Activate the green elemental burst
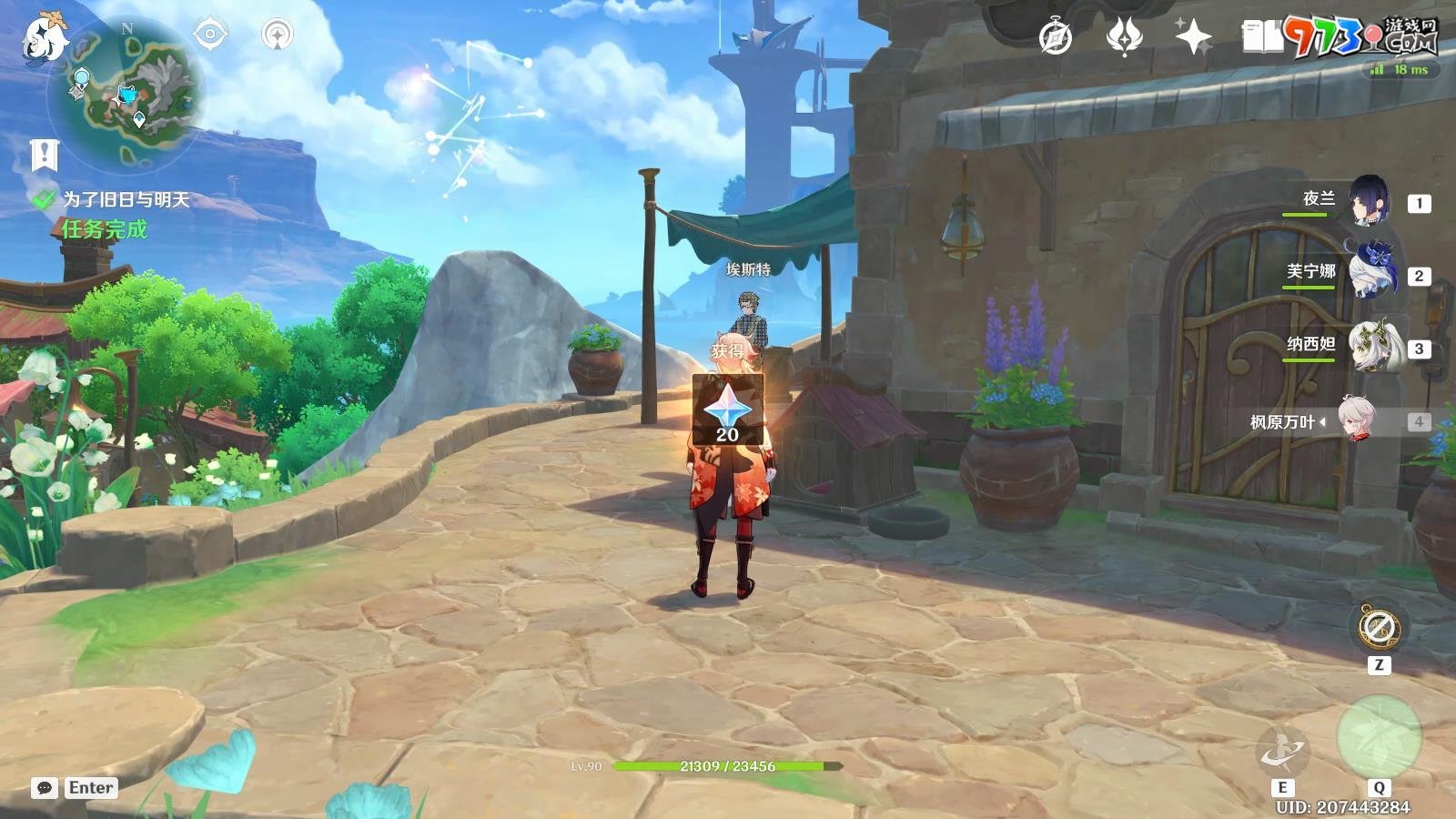The width and height of the screenshot is (1456, 819). tap(1378, 738)
